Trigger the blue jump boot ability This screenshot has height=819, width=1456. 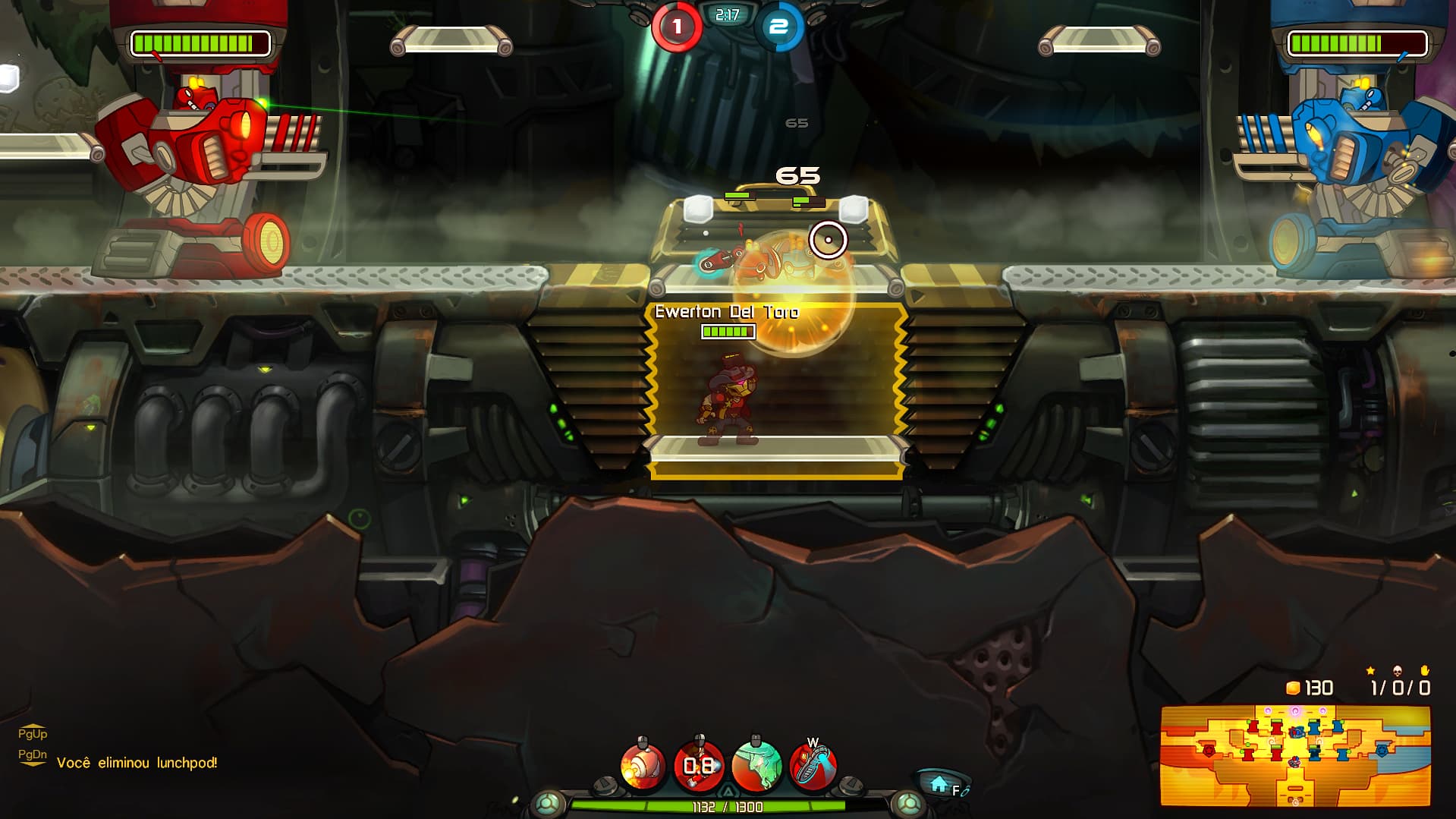click(813, 767)
